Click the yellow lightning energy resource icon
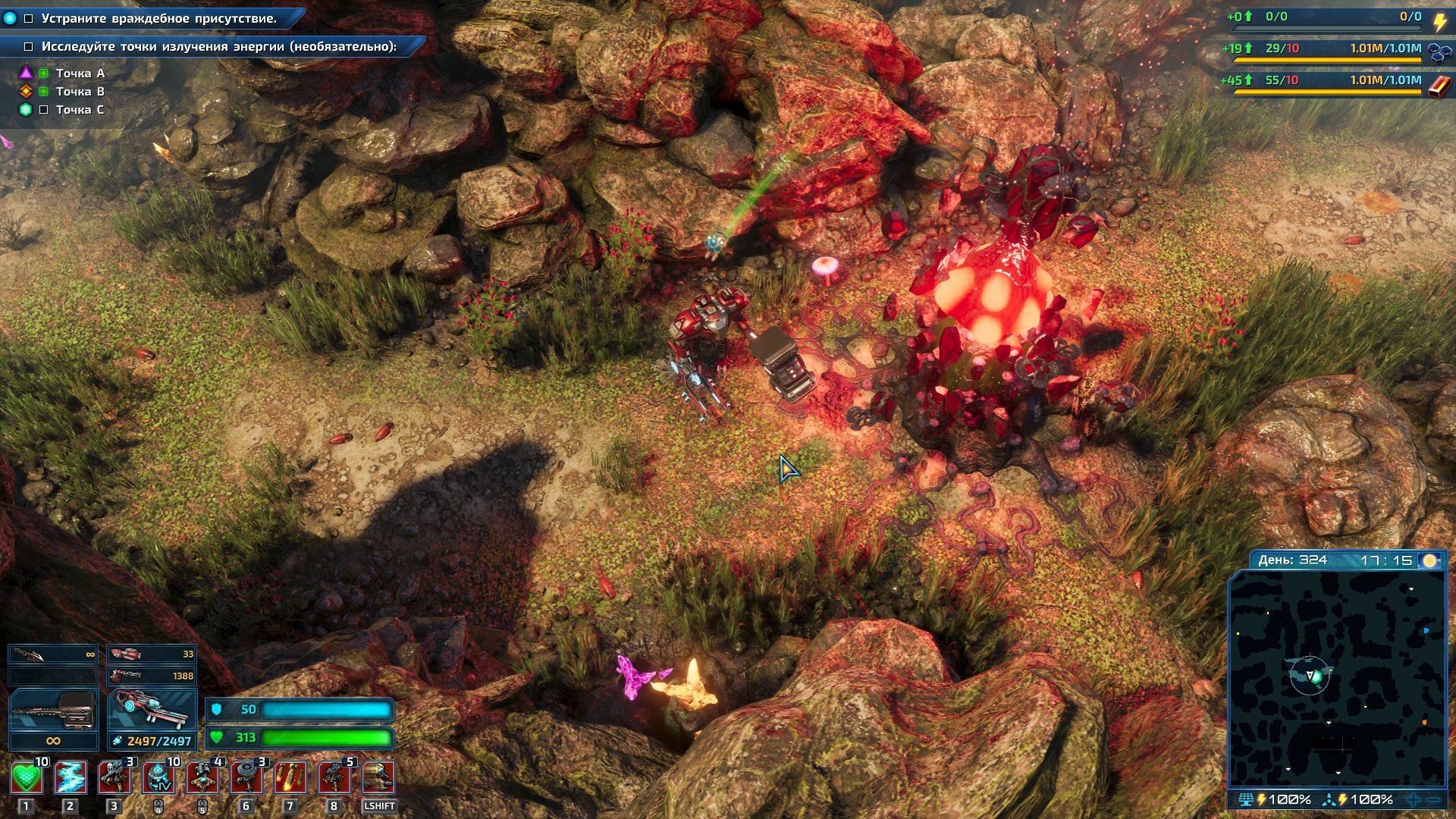The height and width of the screenshot is (819, 1456). 1439,20
